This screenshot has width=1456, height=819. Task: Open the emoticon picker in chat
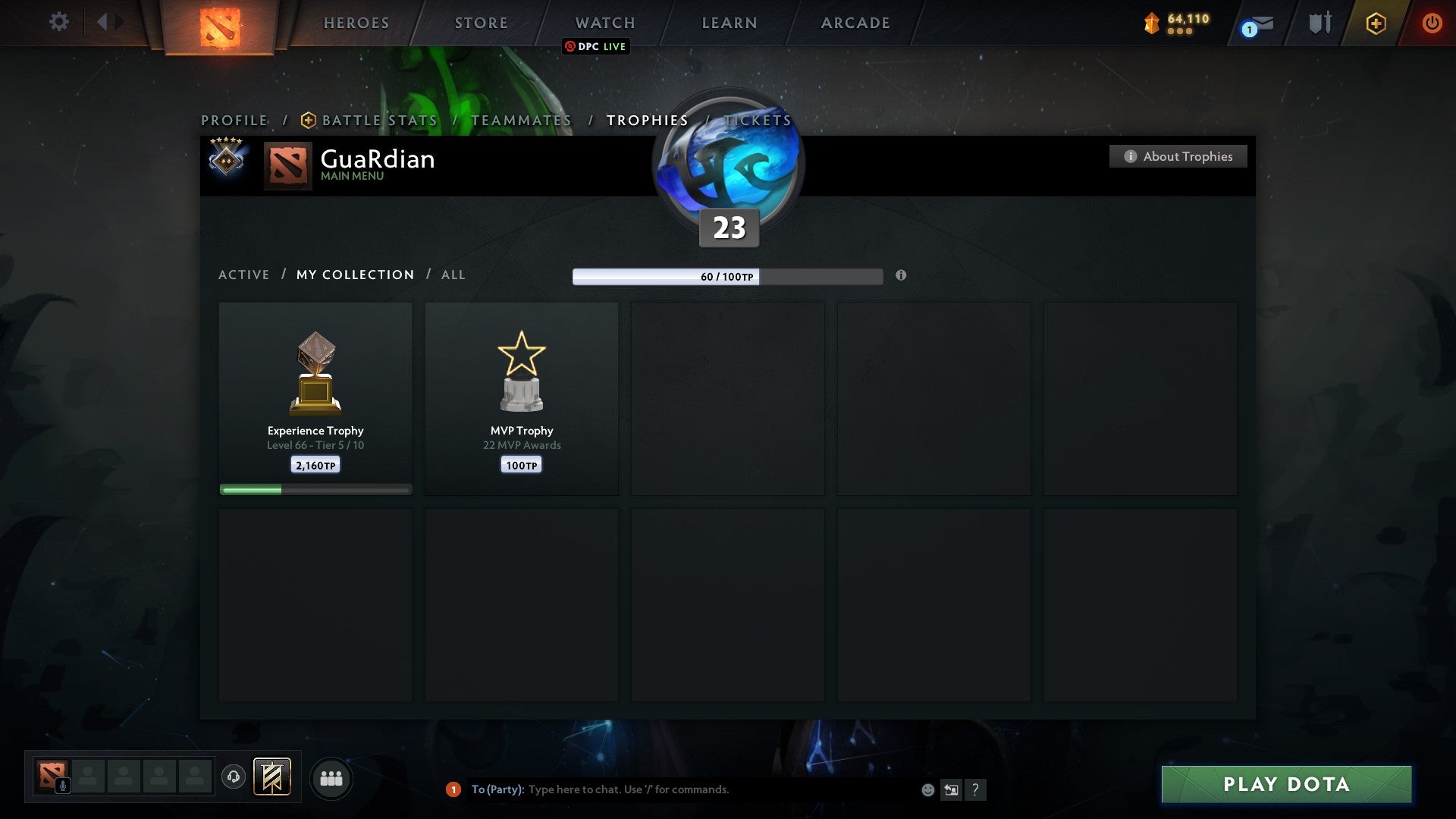(x=928, y=789)
